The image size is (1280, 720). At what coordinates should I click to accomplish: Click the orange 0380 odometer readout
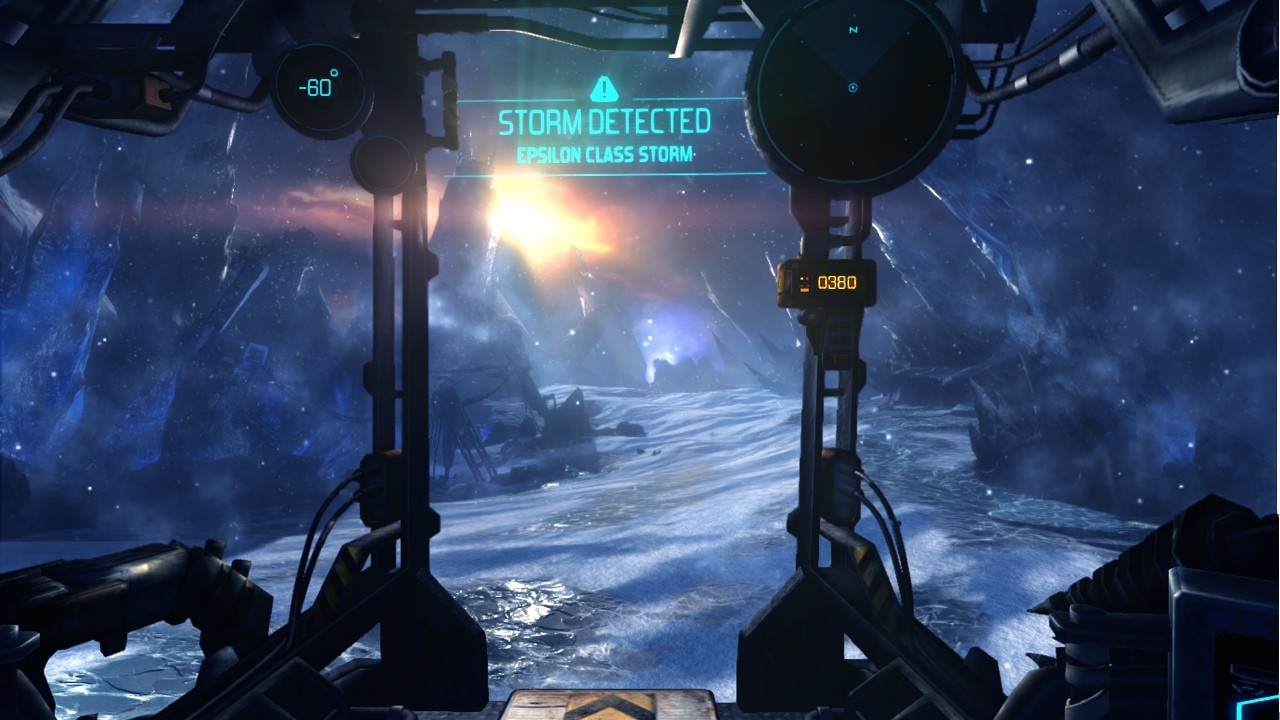(x=837, y=283)
